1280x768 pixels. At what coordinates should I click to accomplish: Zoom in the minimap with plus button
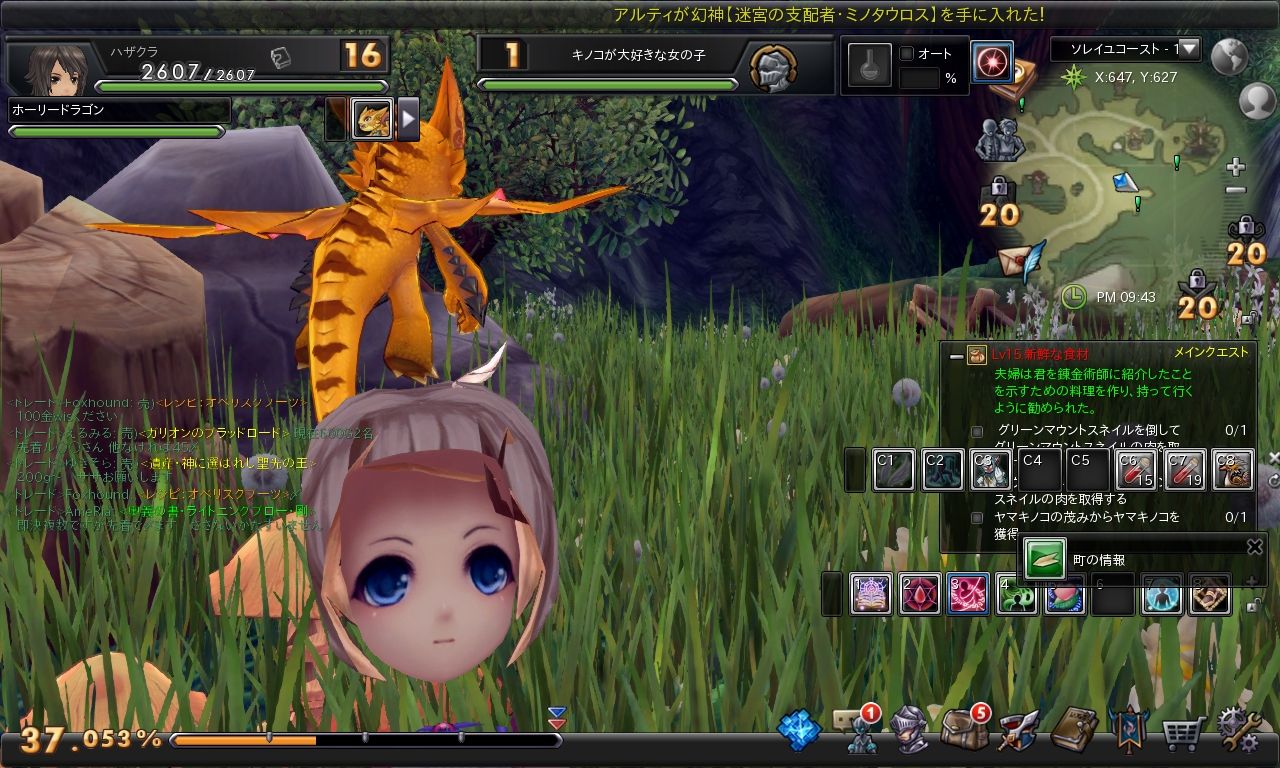tap(1236, 166)
